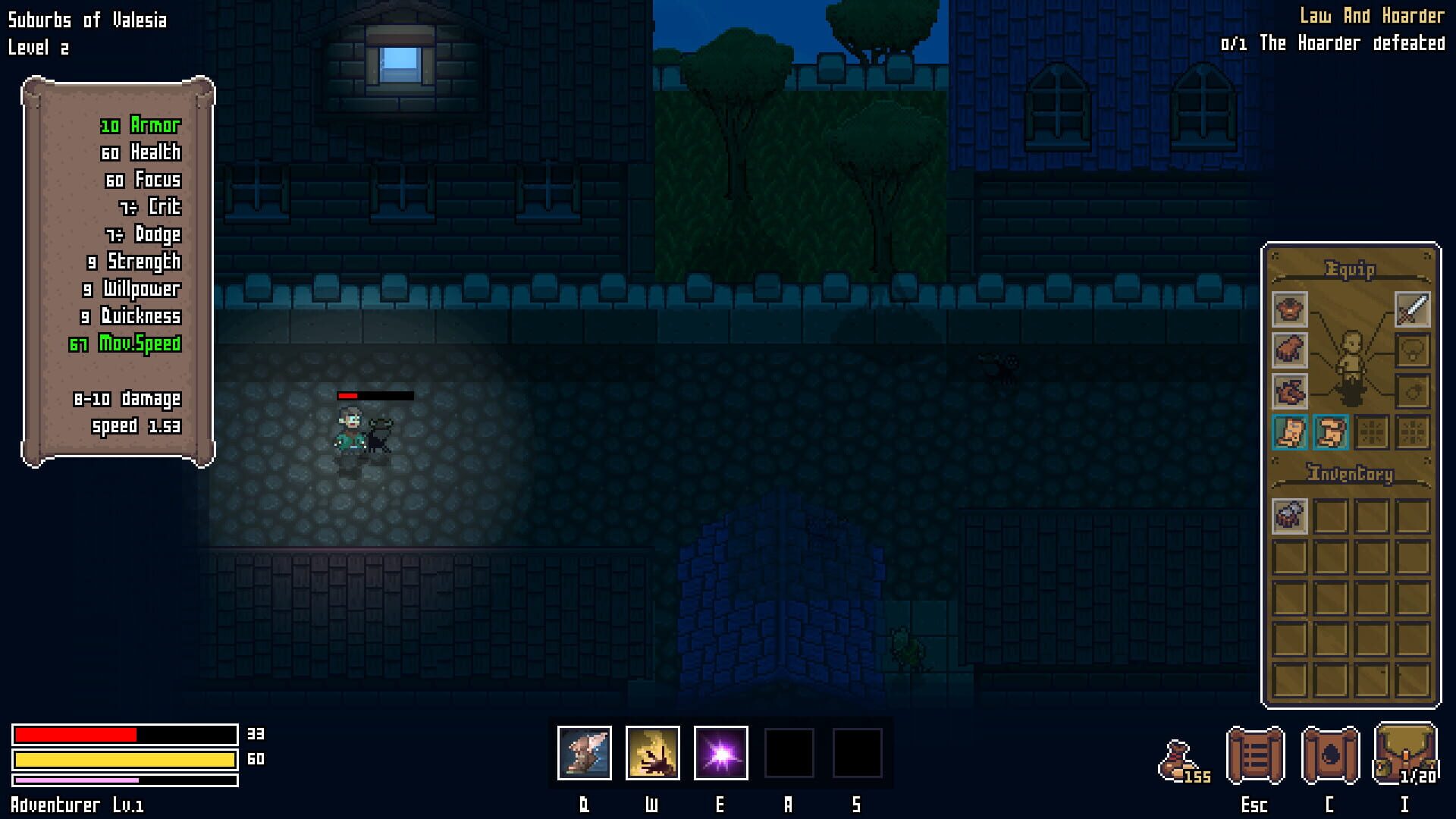The height and width of the screenshot is (819, 1456).
Task: Click the Equip panel header
Action: click(1350, 270)
